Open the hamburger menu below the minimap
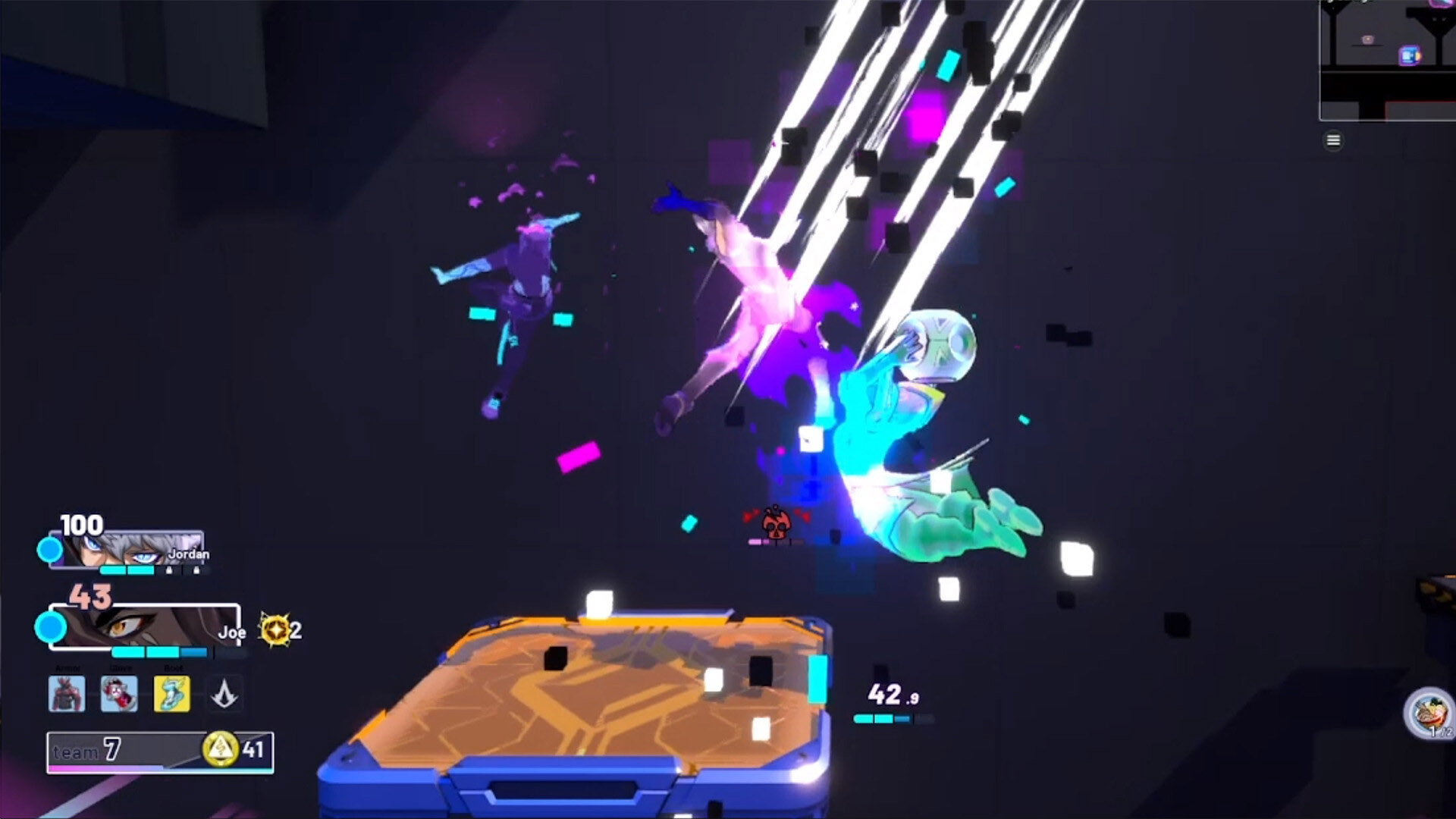This screenshot has width=1456, height=819. pyautogui.click(x=1334, y=140)
